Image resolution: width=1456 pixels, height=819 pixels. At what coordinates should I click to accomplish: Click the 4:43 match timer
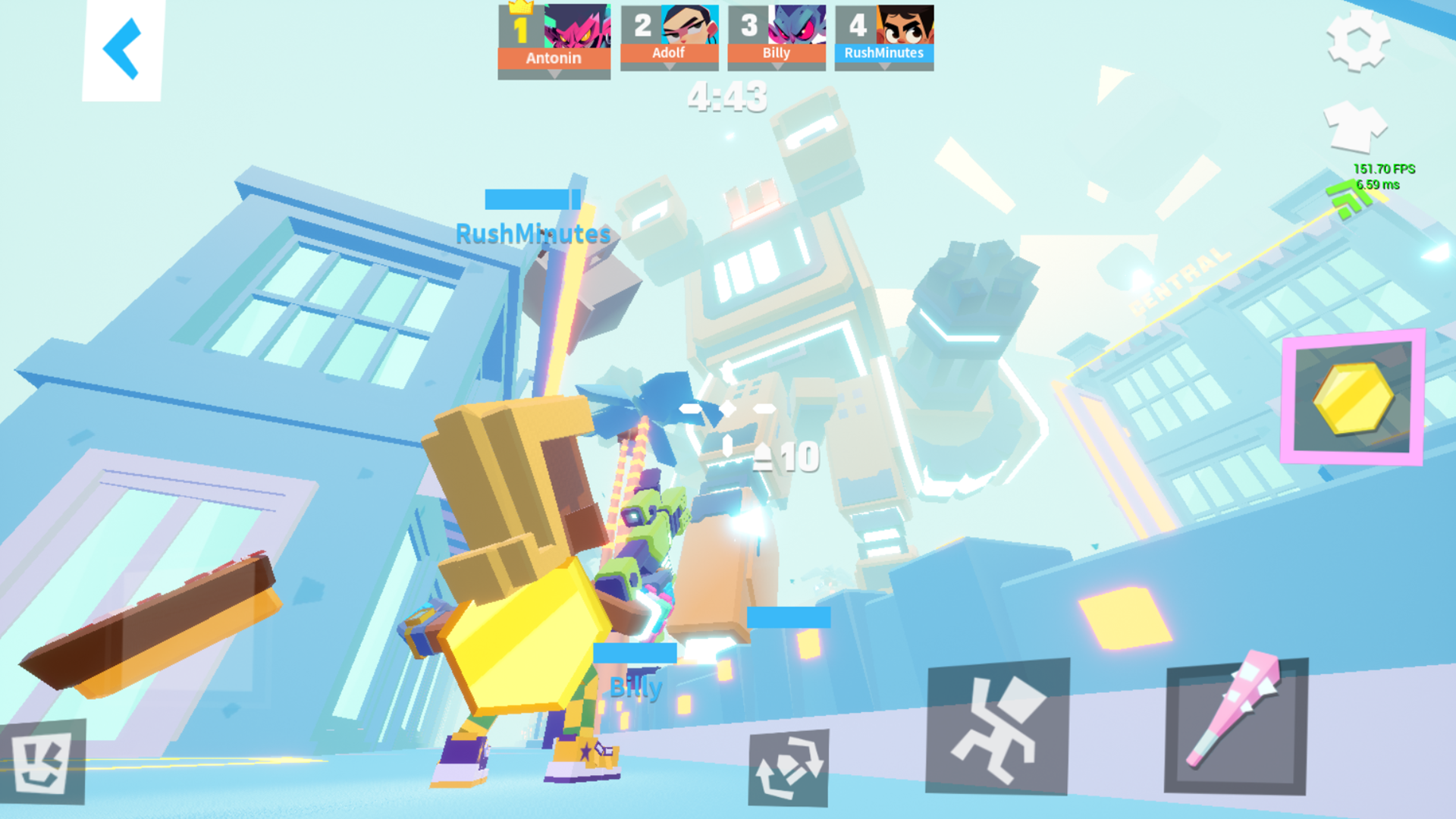pos(725,96)
